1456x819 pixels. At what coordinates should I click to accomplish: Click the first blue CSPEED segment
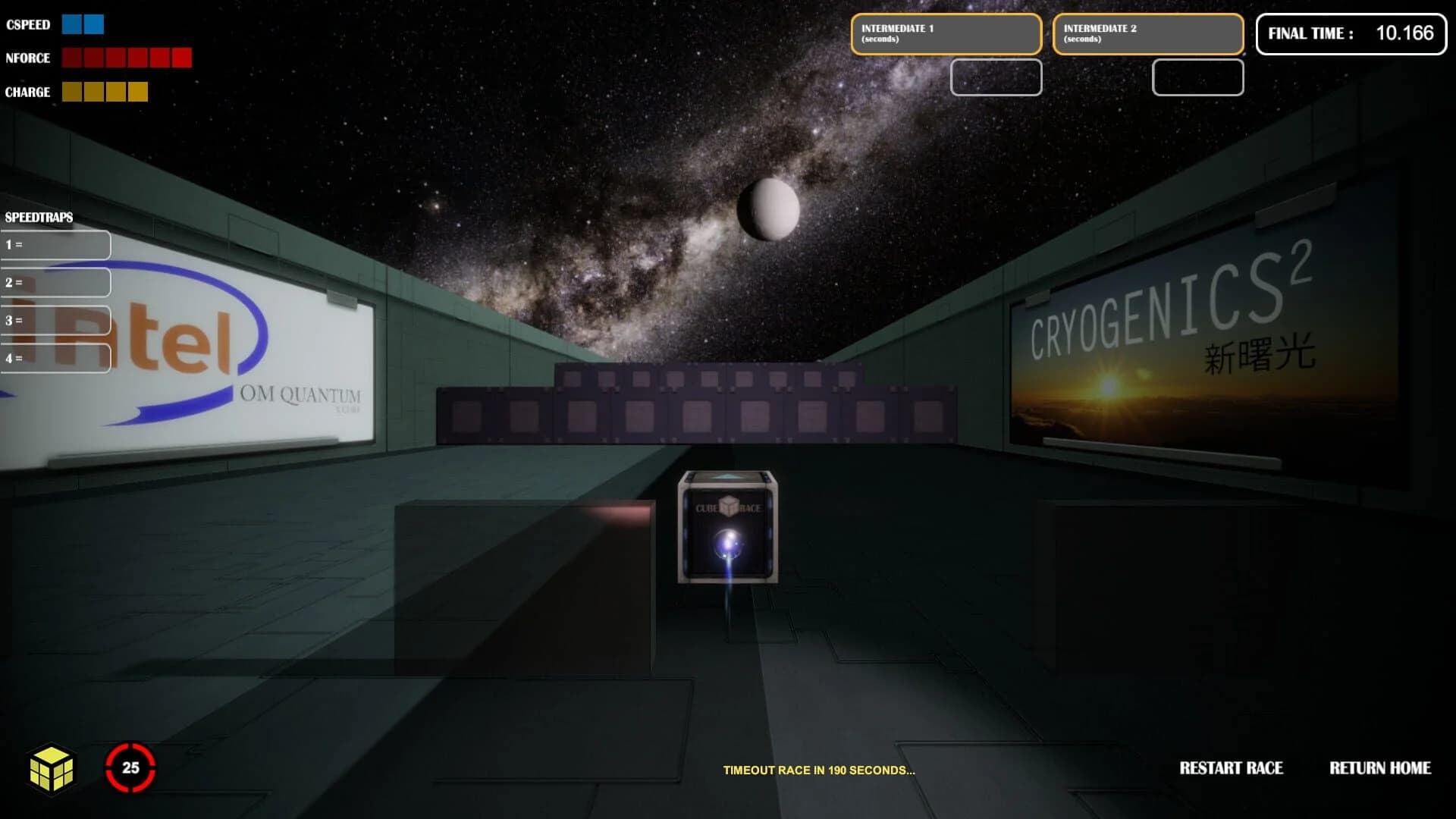[x=70, y=24]
